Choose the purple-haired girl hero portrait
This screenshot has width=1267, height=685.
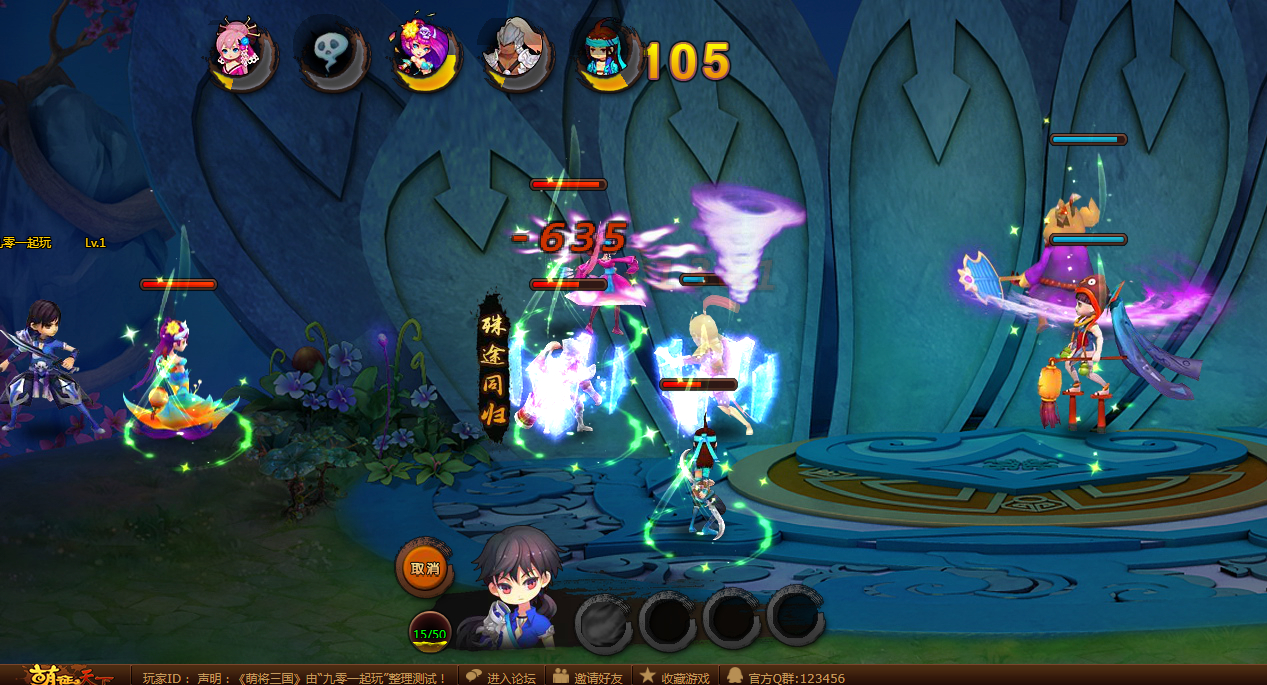tap(424, 54)
